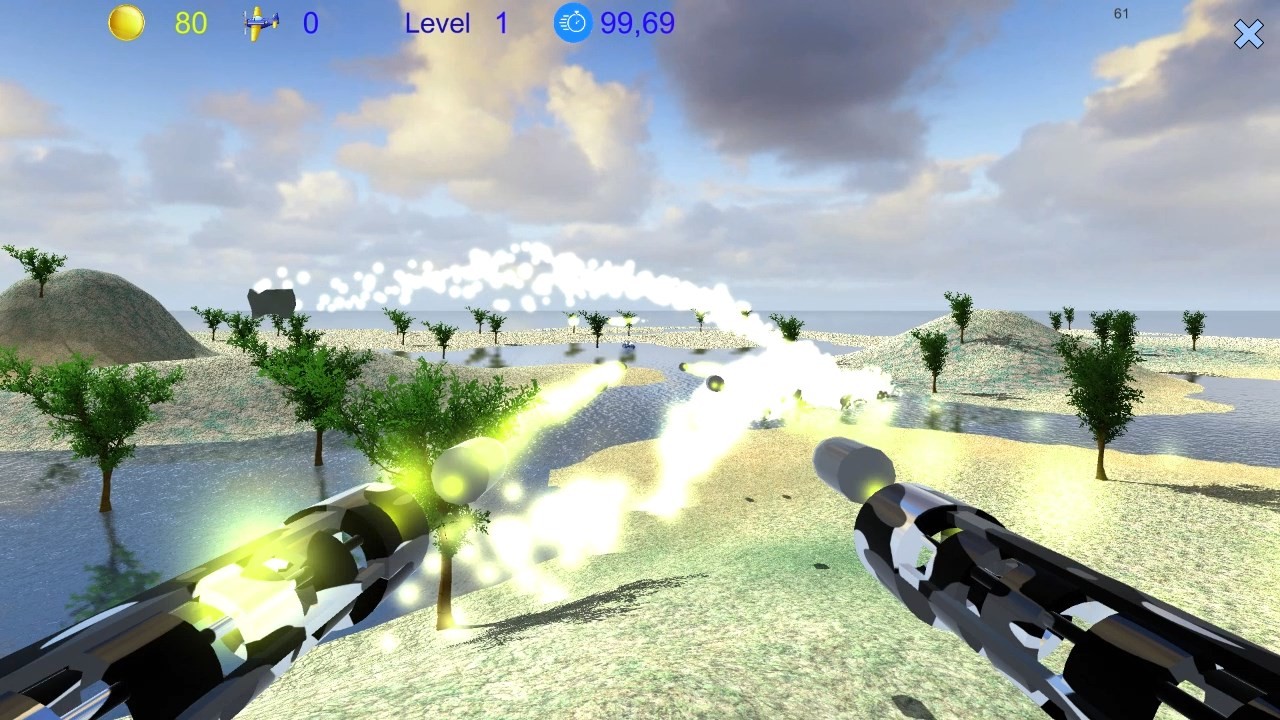Click the gray rock on the left hill
The image size is (1280, 720).
pos(270,300)
